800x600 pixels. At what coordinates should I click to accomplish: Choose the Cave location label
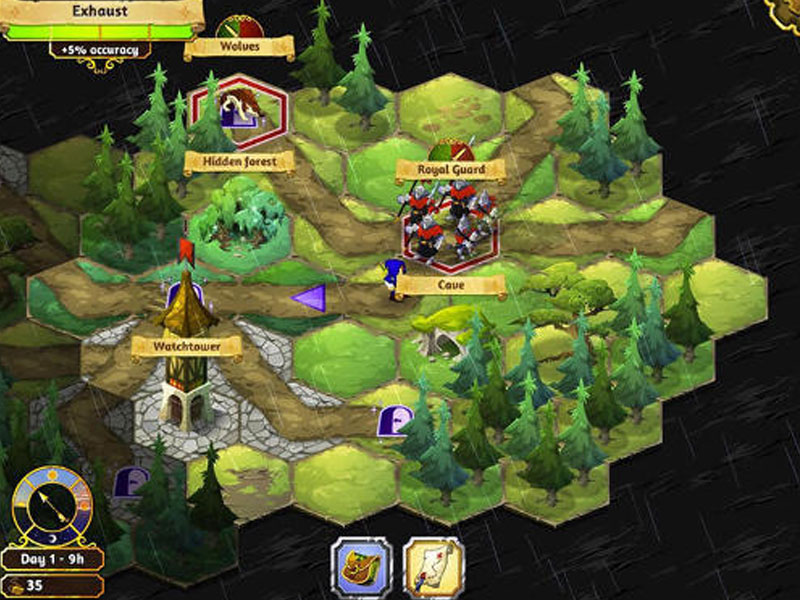coord(450,285)
